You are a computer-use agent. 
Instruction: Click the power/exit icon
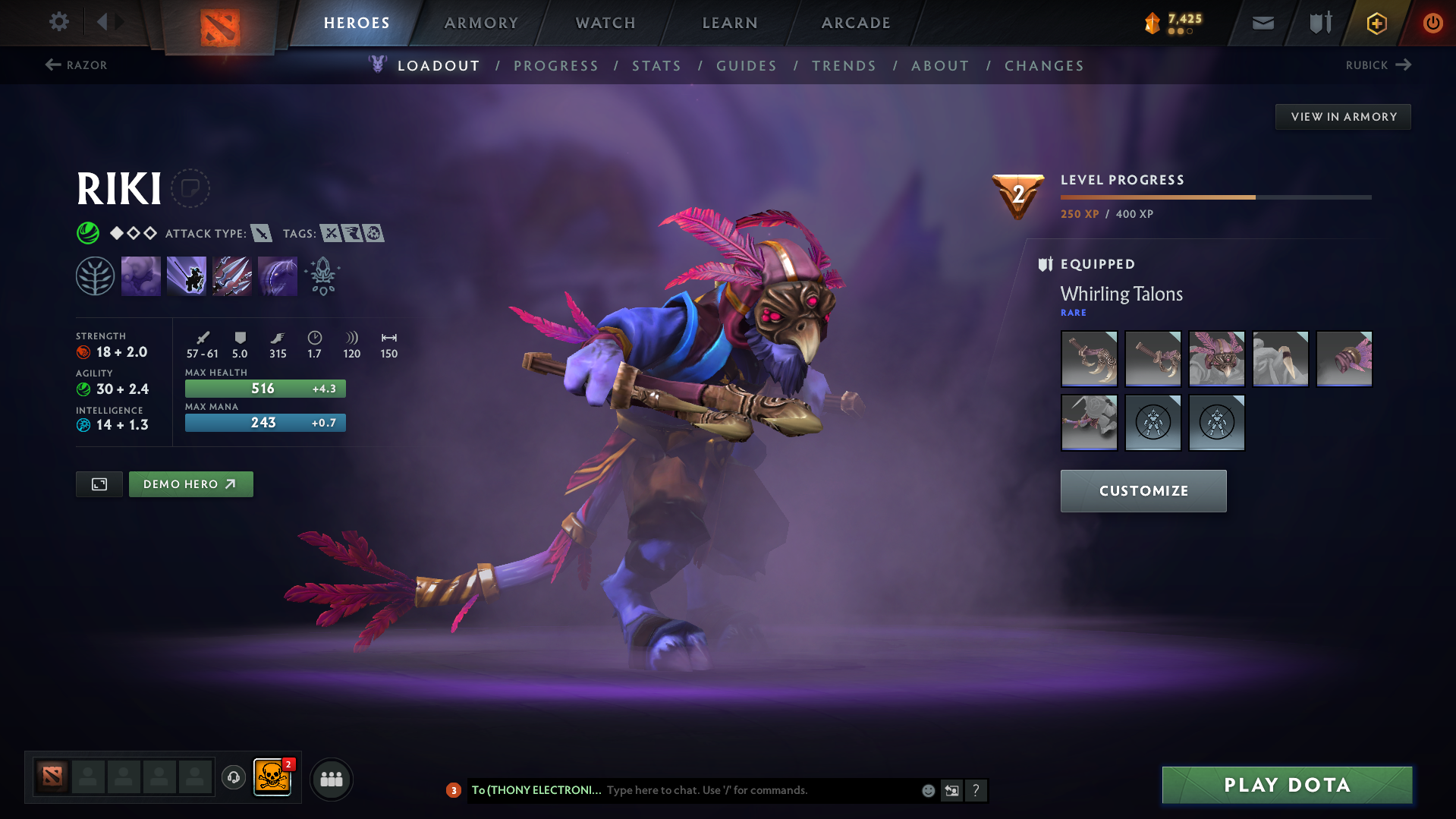point(1432,23)
